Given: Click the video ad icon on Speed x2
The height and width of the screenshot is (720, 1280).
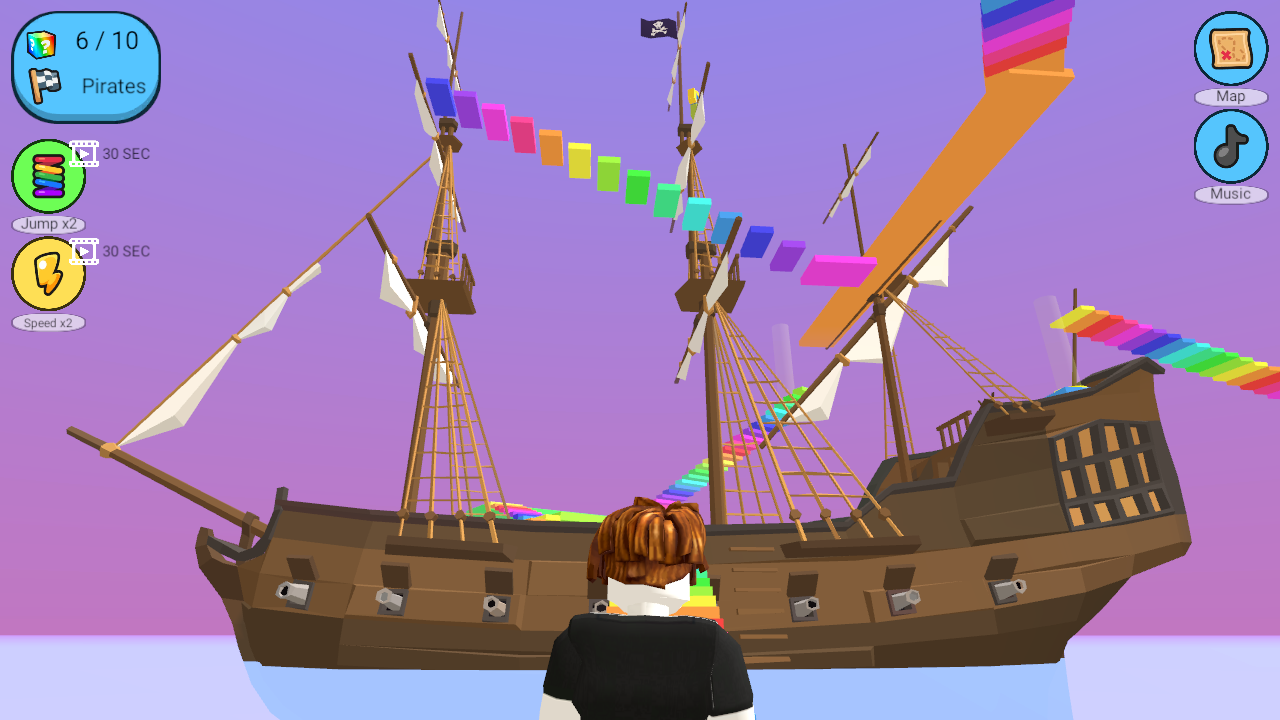Looking at the screenshot, I should [x=82, y=251].
